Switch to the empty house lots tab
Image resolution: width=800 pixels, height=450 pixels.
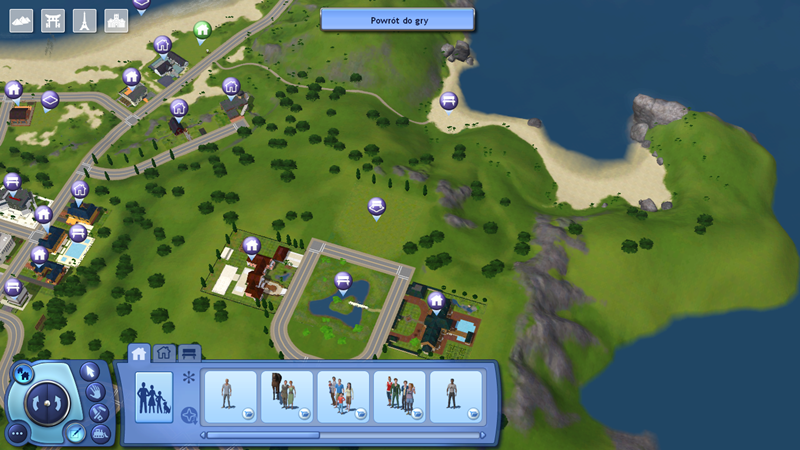click(164, 352)
